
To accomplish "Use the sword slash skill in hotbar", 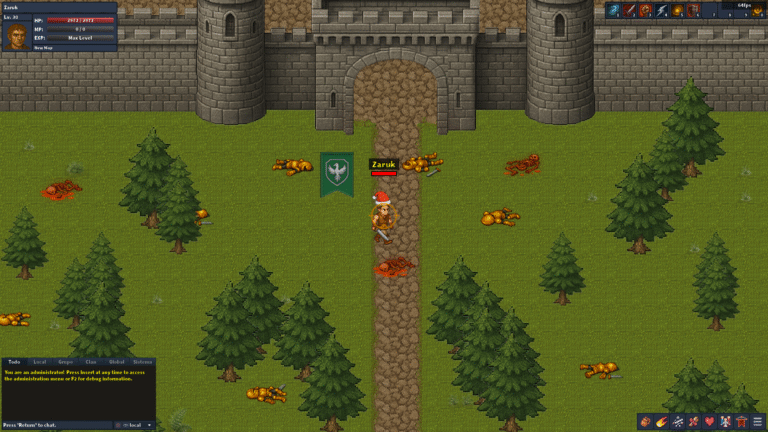I will (x=630, y=10).
